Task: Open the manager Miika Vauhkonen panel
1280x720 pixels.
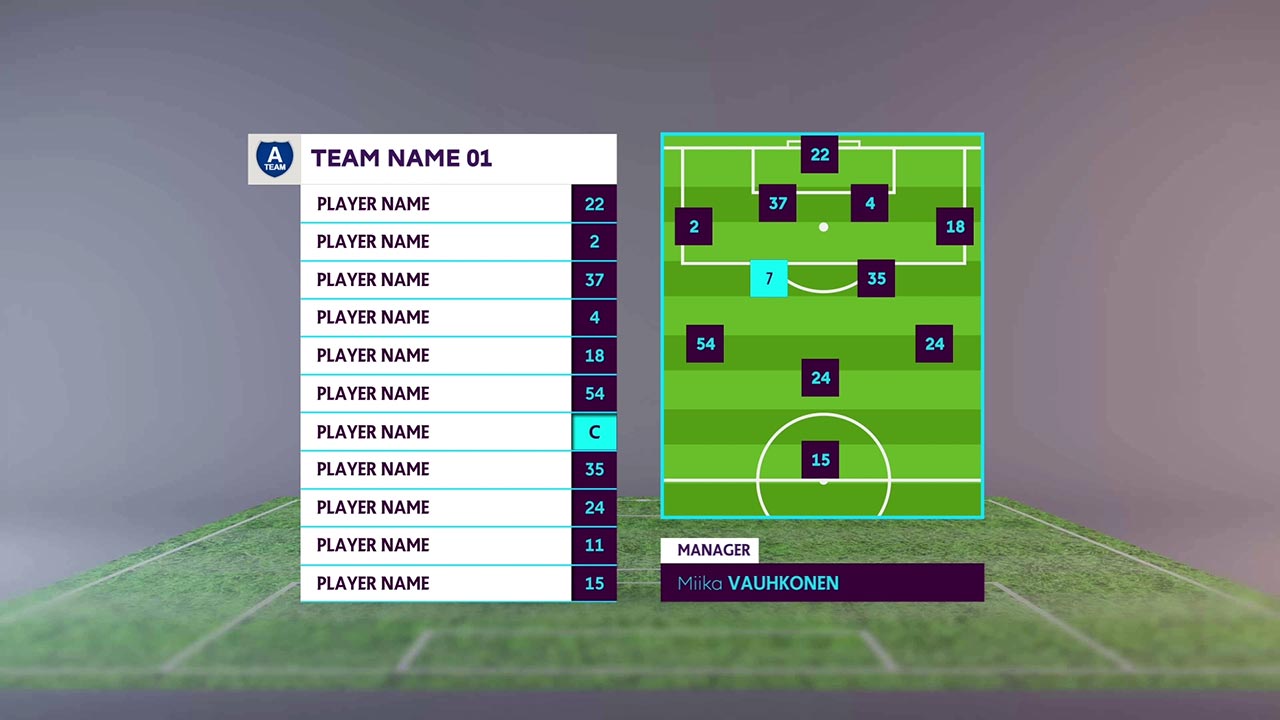Action: [x=822, y=583]
